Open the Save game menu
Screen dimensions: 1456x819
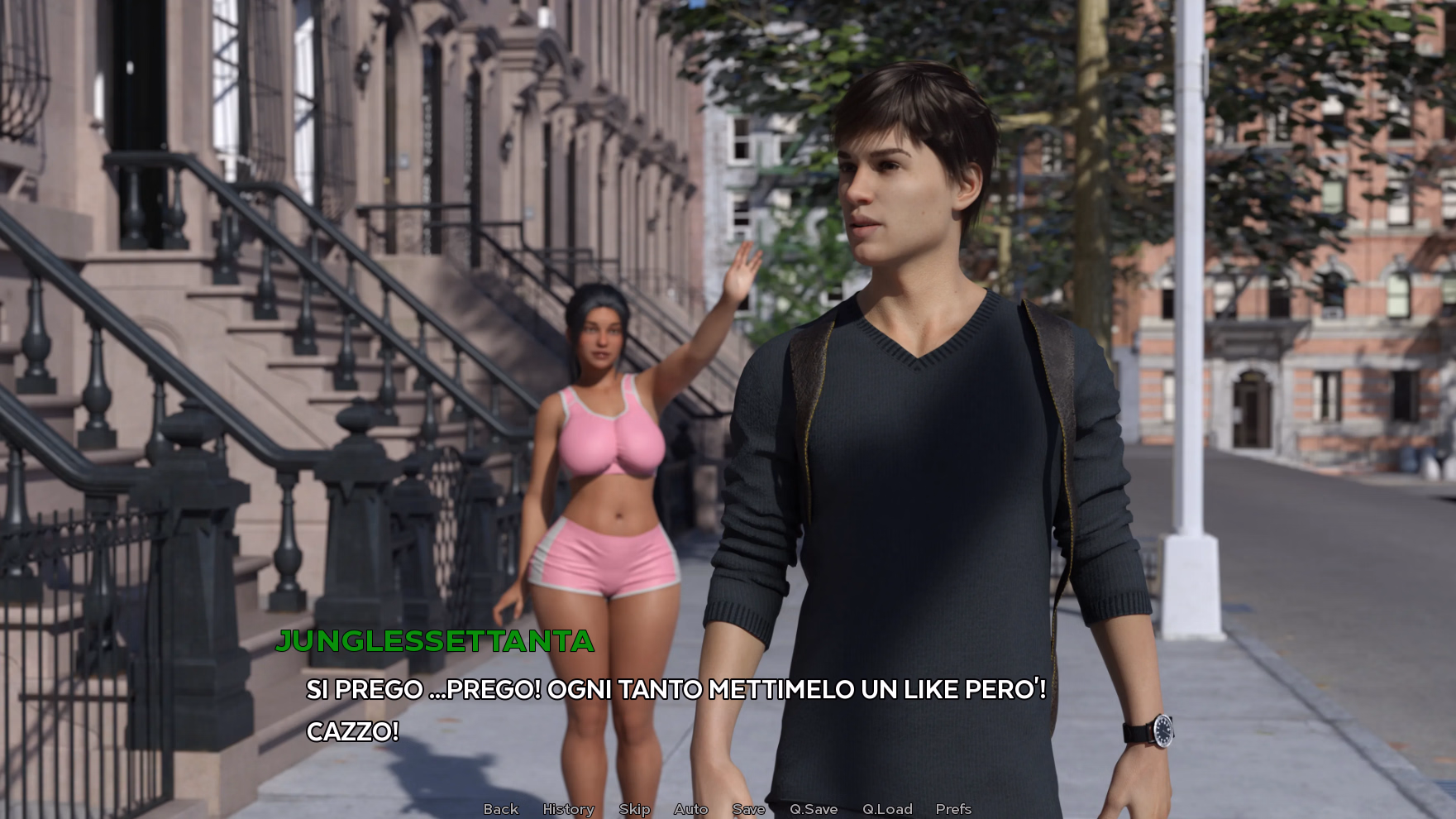point(748,809)
